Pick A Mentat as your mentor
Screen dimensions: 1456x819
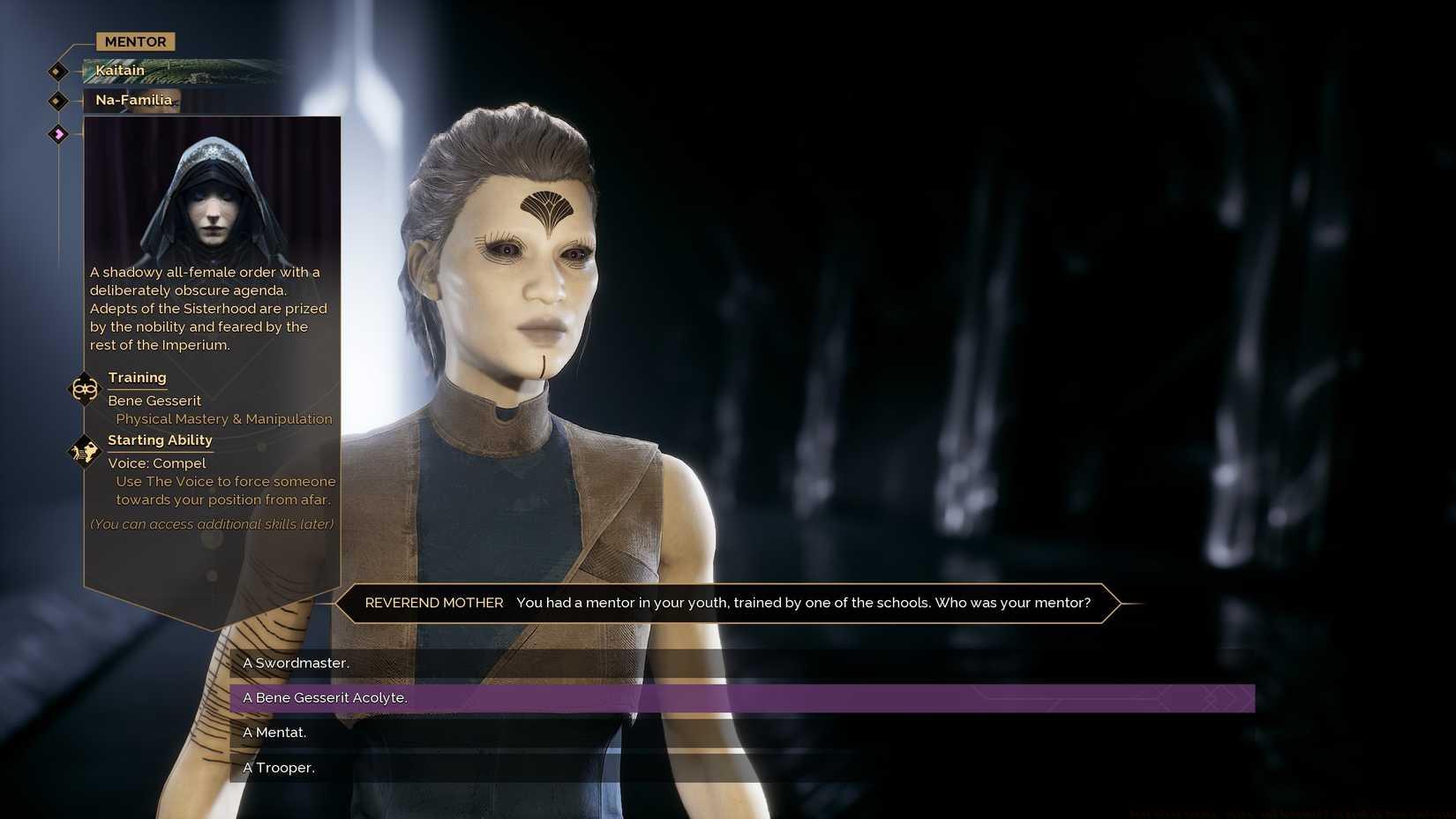point(274,732)
